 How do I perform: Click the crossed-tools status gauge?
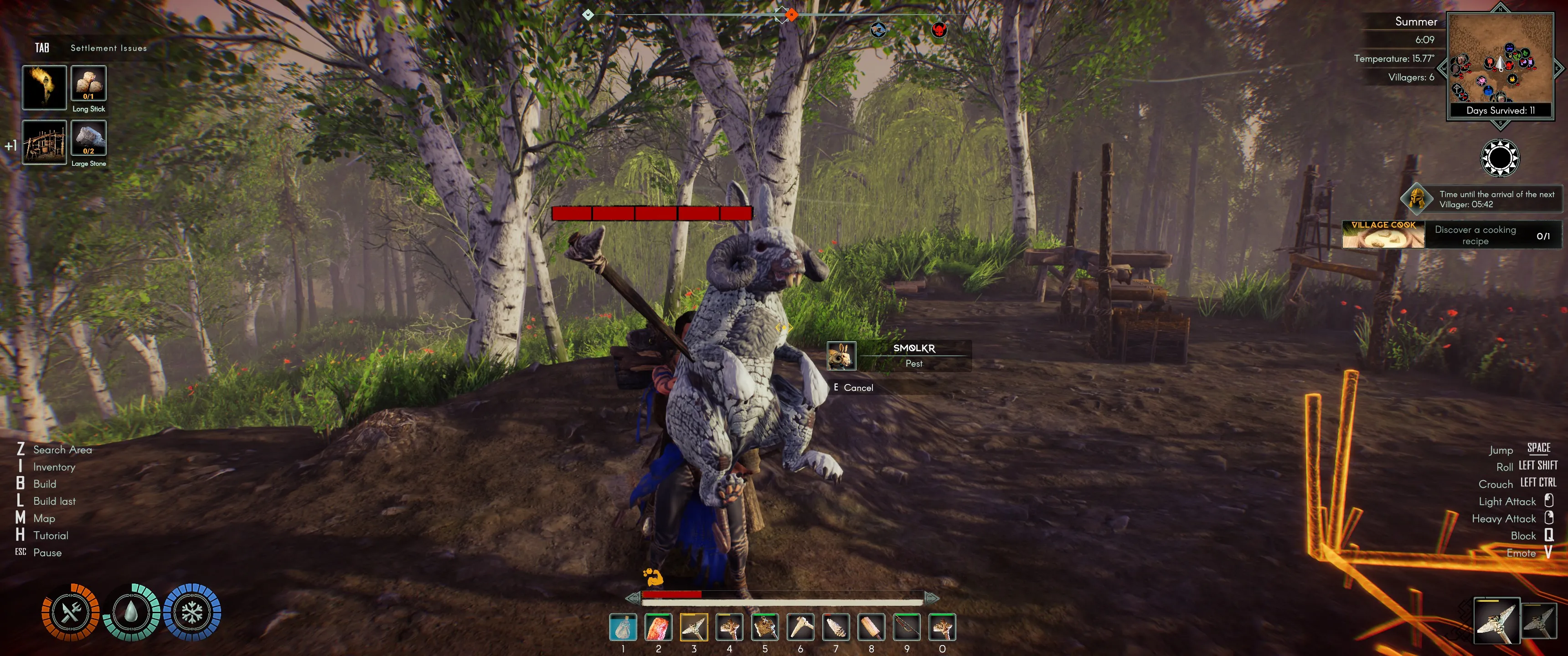pyautogui.click(x=71, y=612)
